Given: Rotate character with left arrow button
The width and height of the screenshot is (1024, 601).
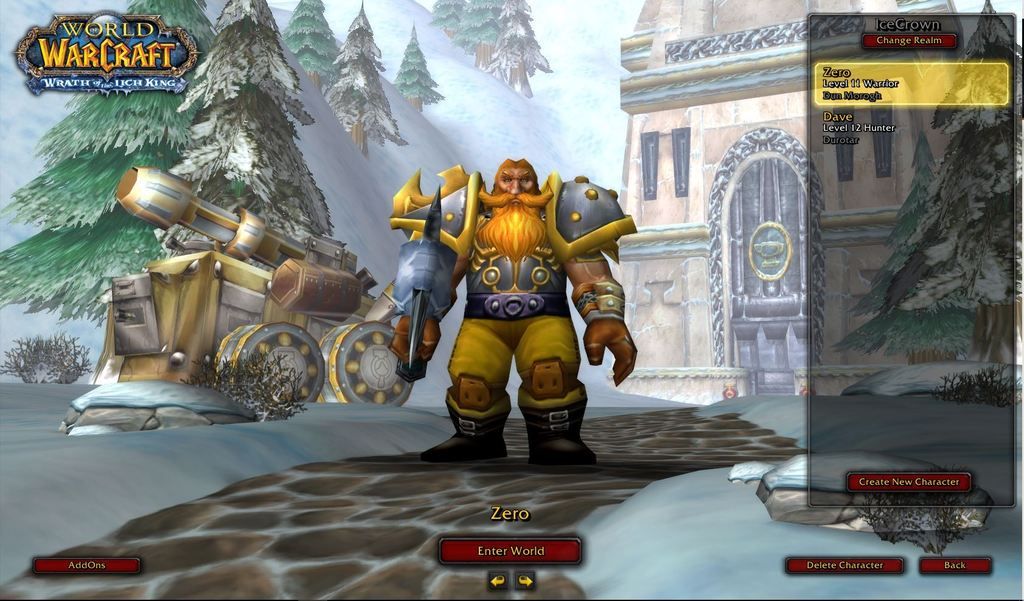Looking at the screenshot, I should pos(497,580).
